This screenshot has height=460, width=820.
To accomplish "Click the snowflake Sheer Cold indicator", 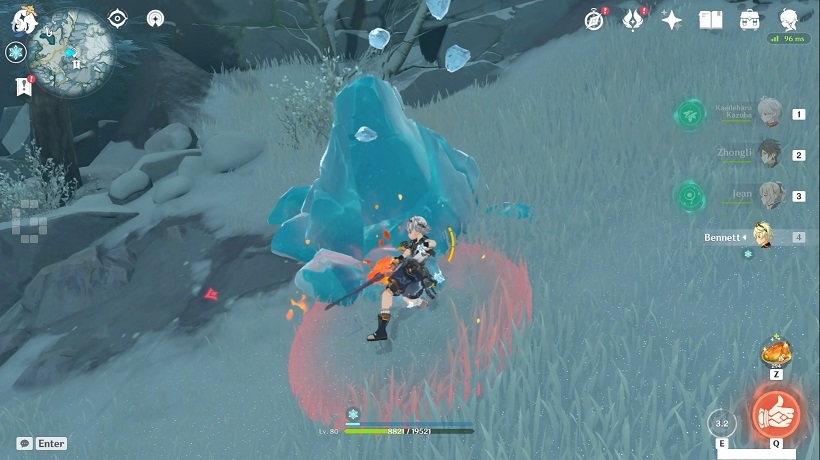I will pyautogui.click(x=15, y=53).
